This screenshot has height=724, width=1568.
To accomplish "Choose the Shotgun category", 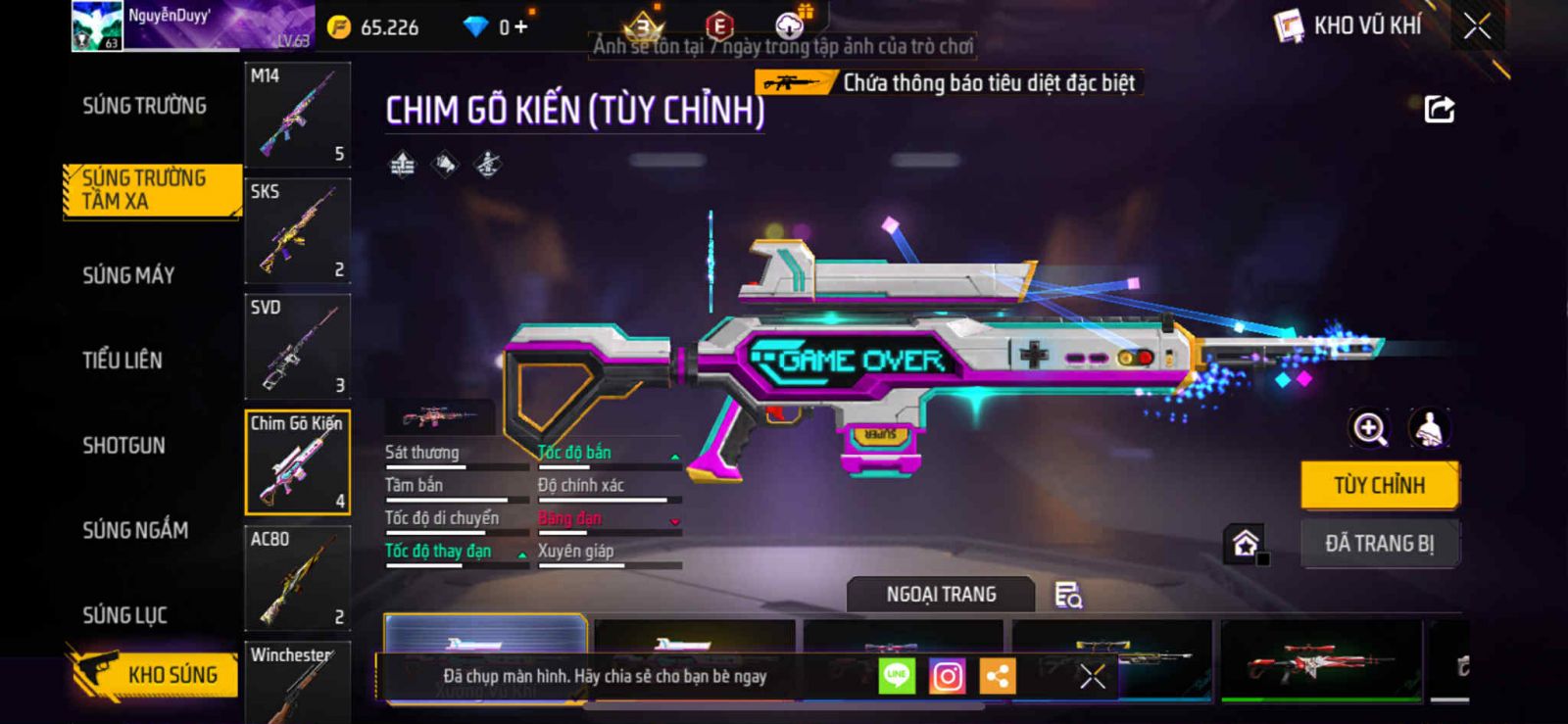I will point(123,446).
